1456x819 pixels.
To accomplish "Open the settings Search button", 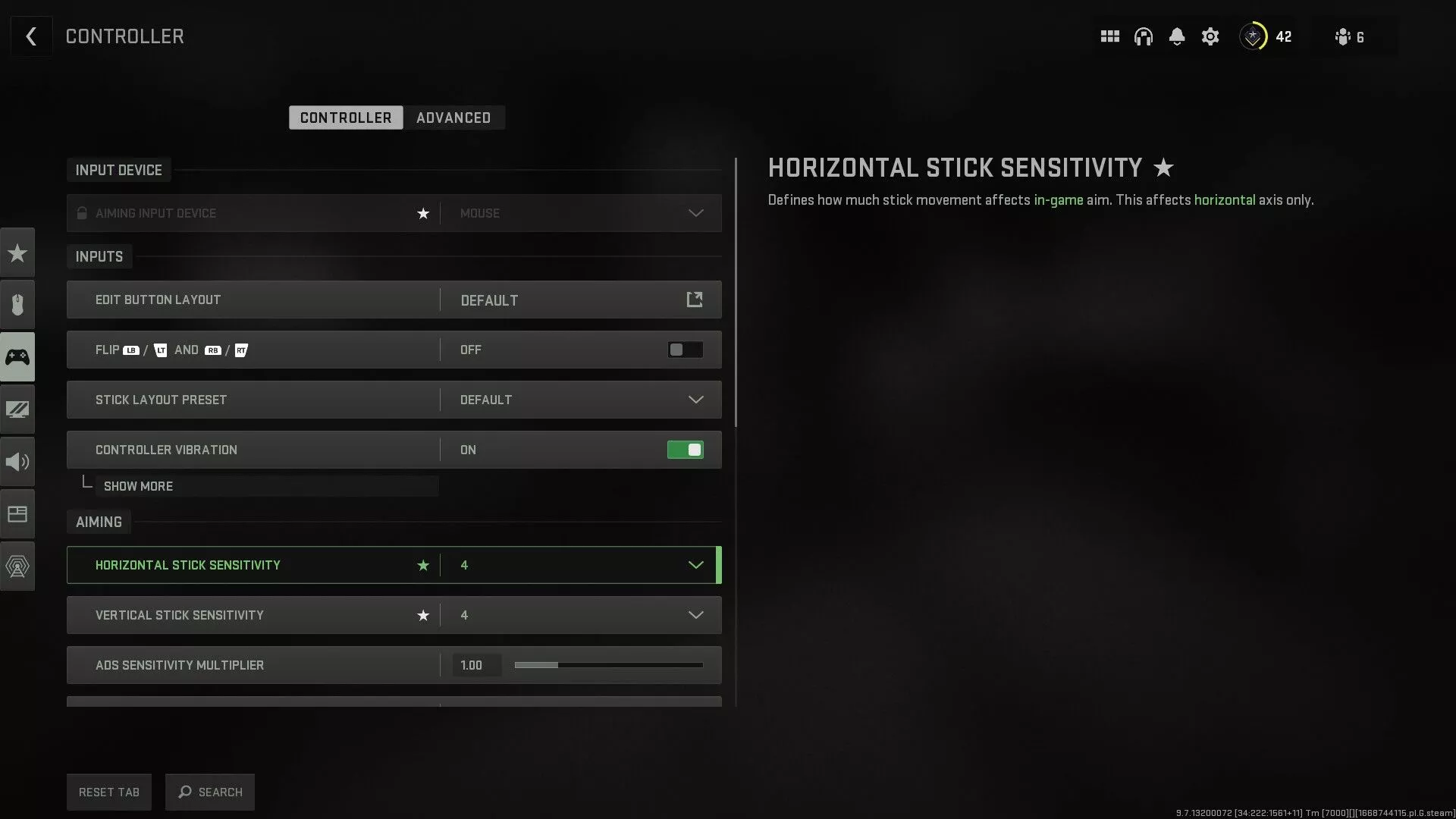I will tap(210, 792).
